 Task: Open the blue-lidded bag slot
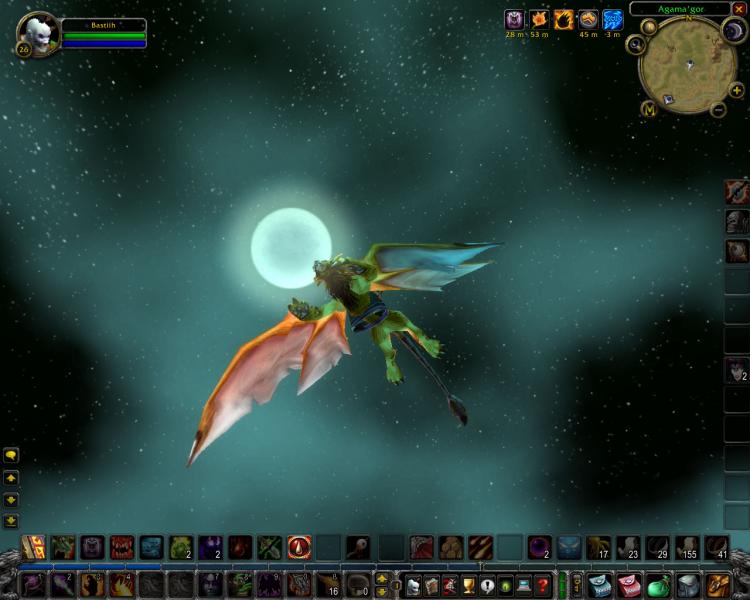click(x=599, y=585)
